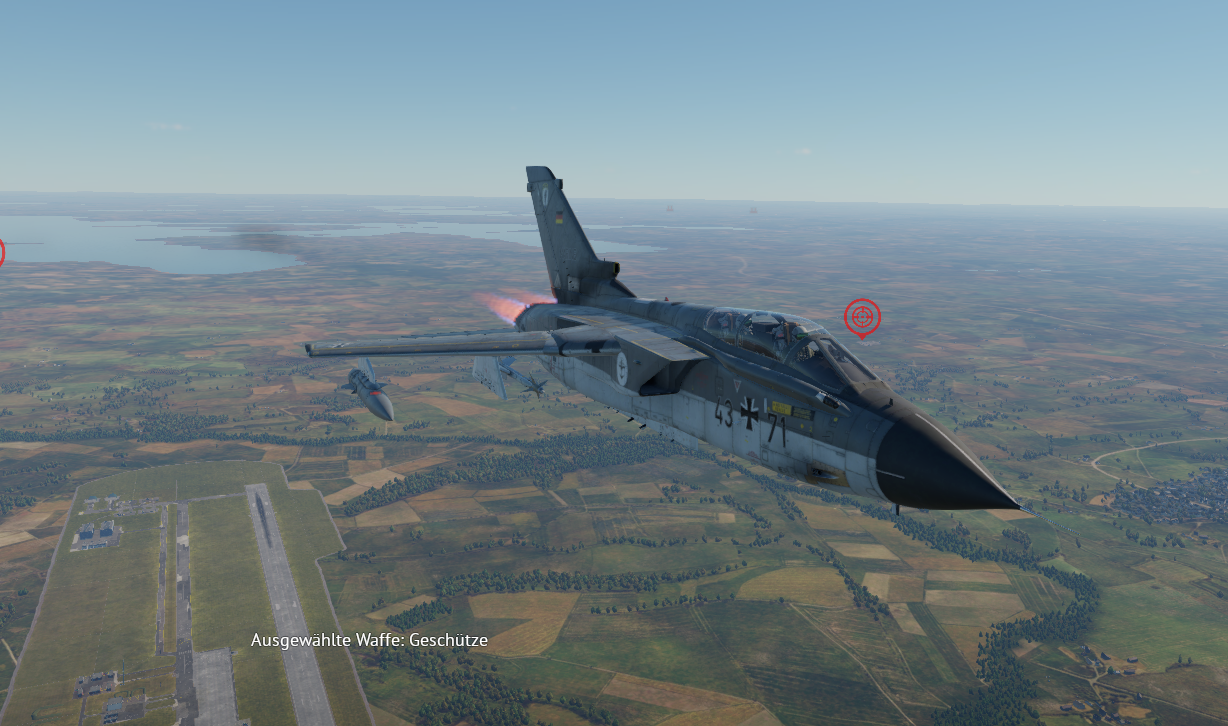This screenshot has height=726, width=1228.
Task: Select the red crosshair target marker
Action: (x=862, y=317)
